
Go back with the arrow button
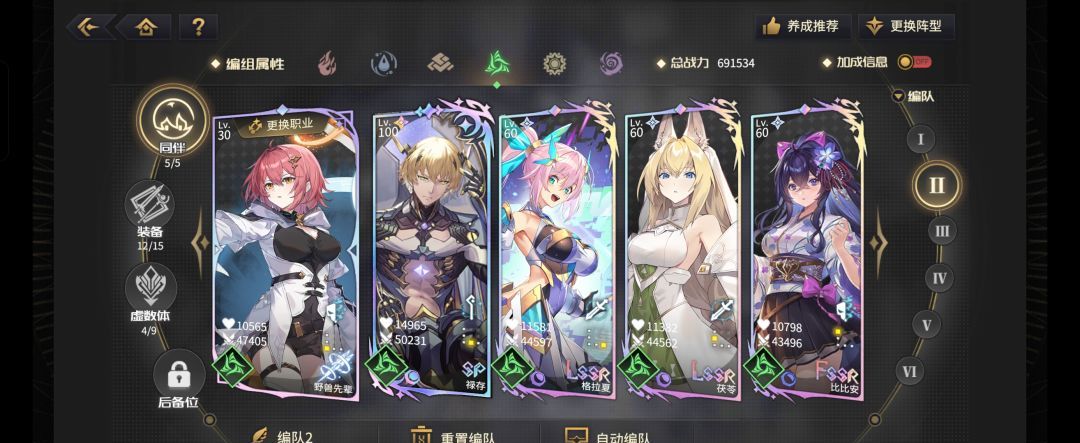point(91,27)
